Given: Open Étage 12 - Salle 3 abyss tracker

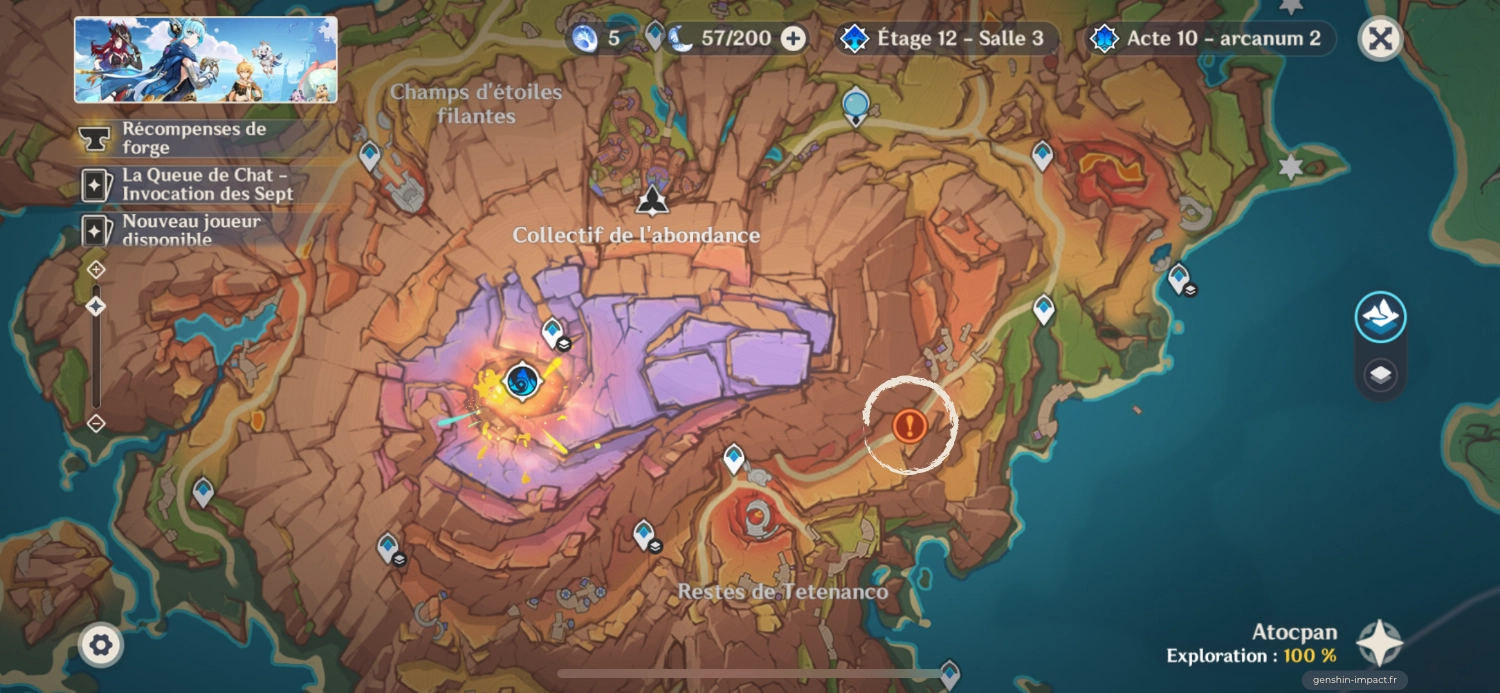Looking at the screenshot, I should (x=945, y=39).
